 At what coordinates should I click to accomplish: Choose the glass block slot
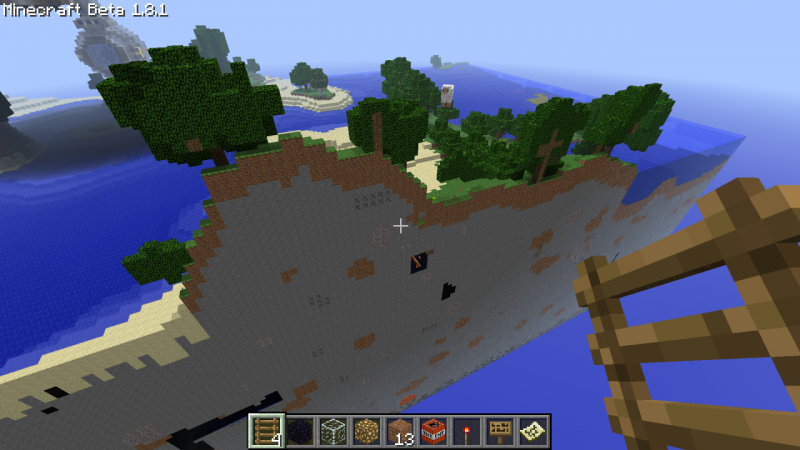tap(333, 431)
